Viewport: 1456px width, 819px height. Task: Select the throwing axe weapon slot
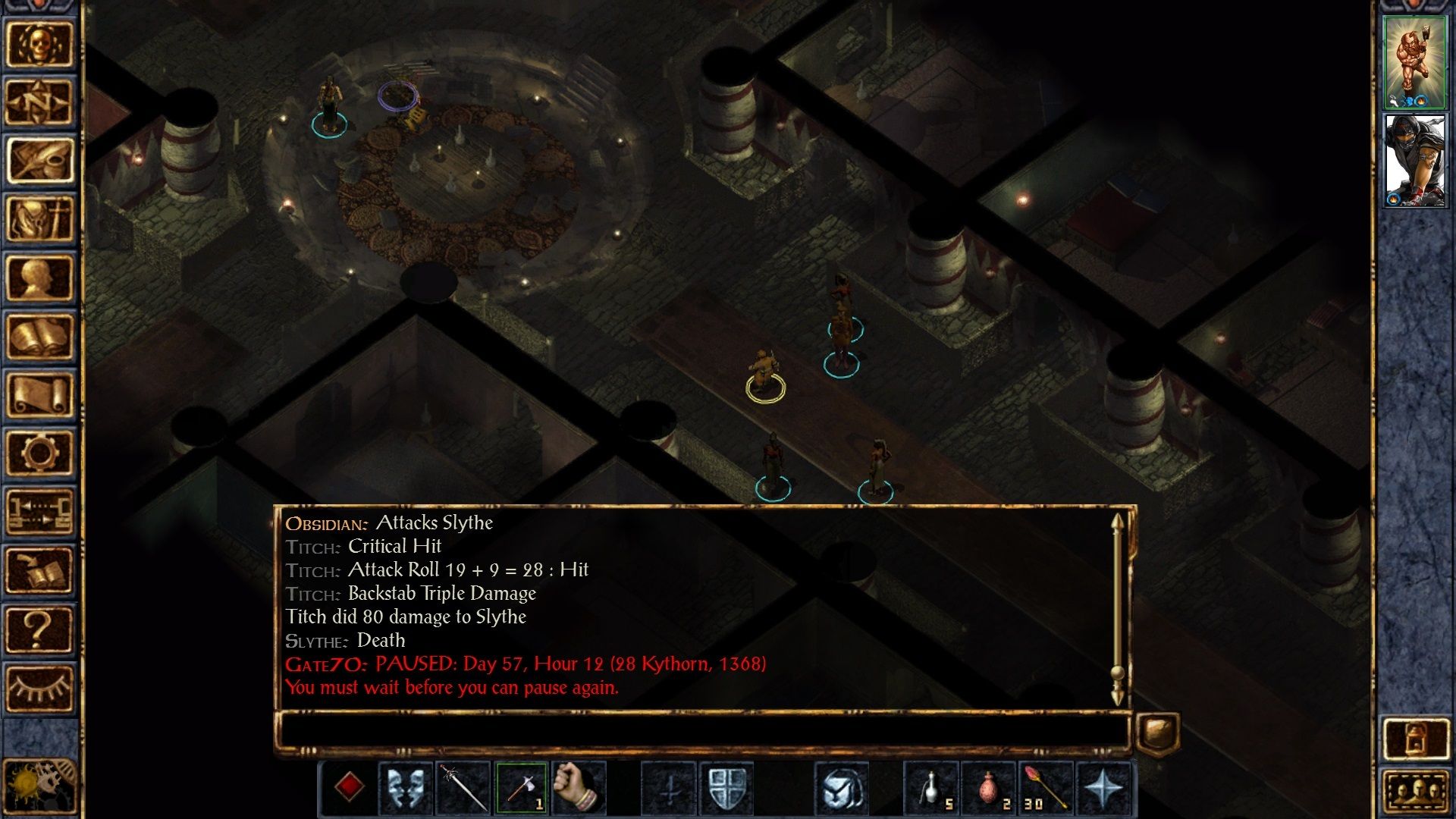coord(521,788)
